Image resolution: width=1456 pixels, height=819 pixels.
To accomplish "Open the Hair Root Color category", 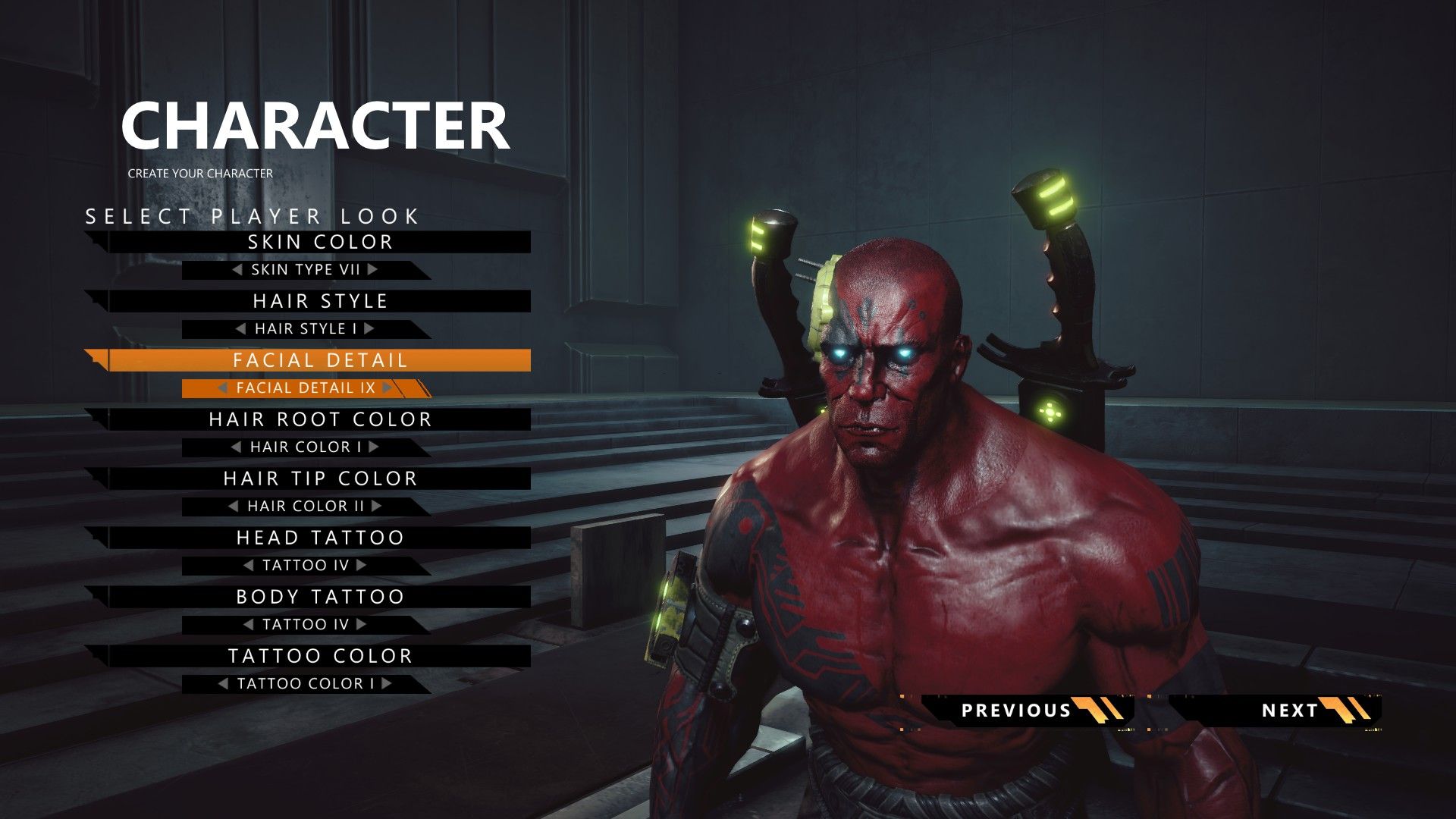I will [x=319, y=420].
